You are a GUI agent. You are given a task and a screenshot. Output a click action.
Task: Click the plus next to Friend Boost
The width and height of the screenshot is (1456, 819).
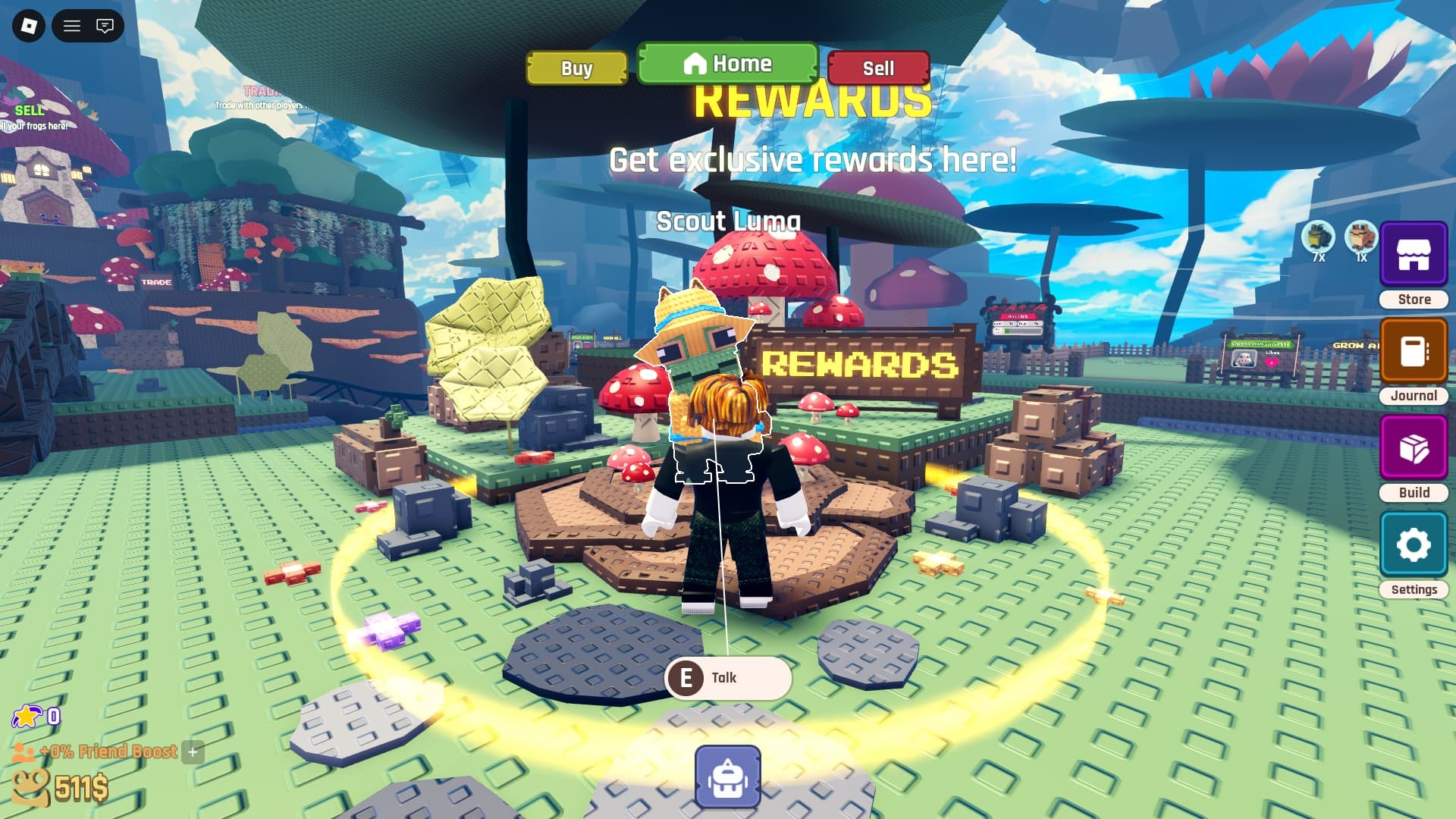click(x=193, y=753)
